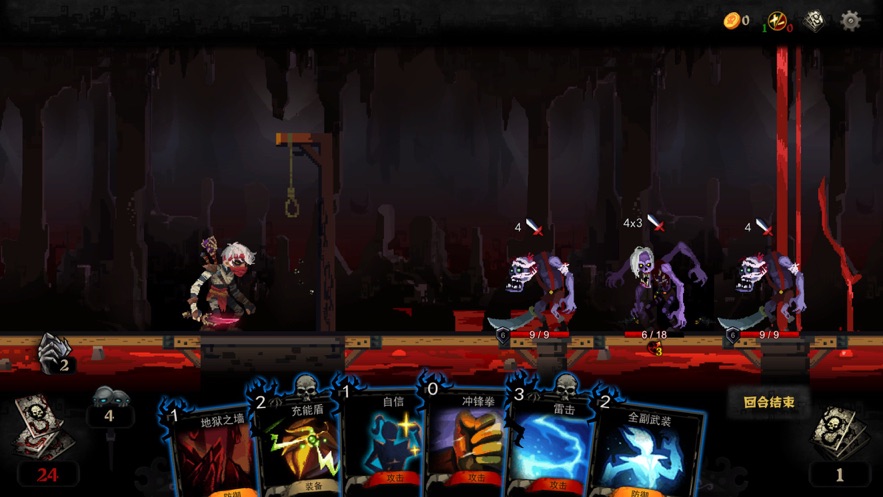Viewport: 883px width, 497px height.
Task: Click the gold coin currency icon
Action: 732,21
